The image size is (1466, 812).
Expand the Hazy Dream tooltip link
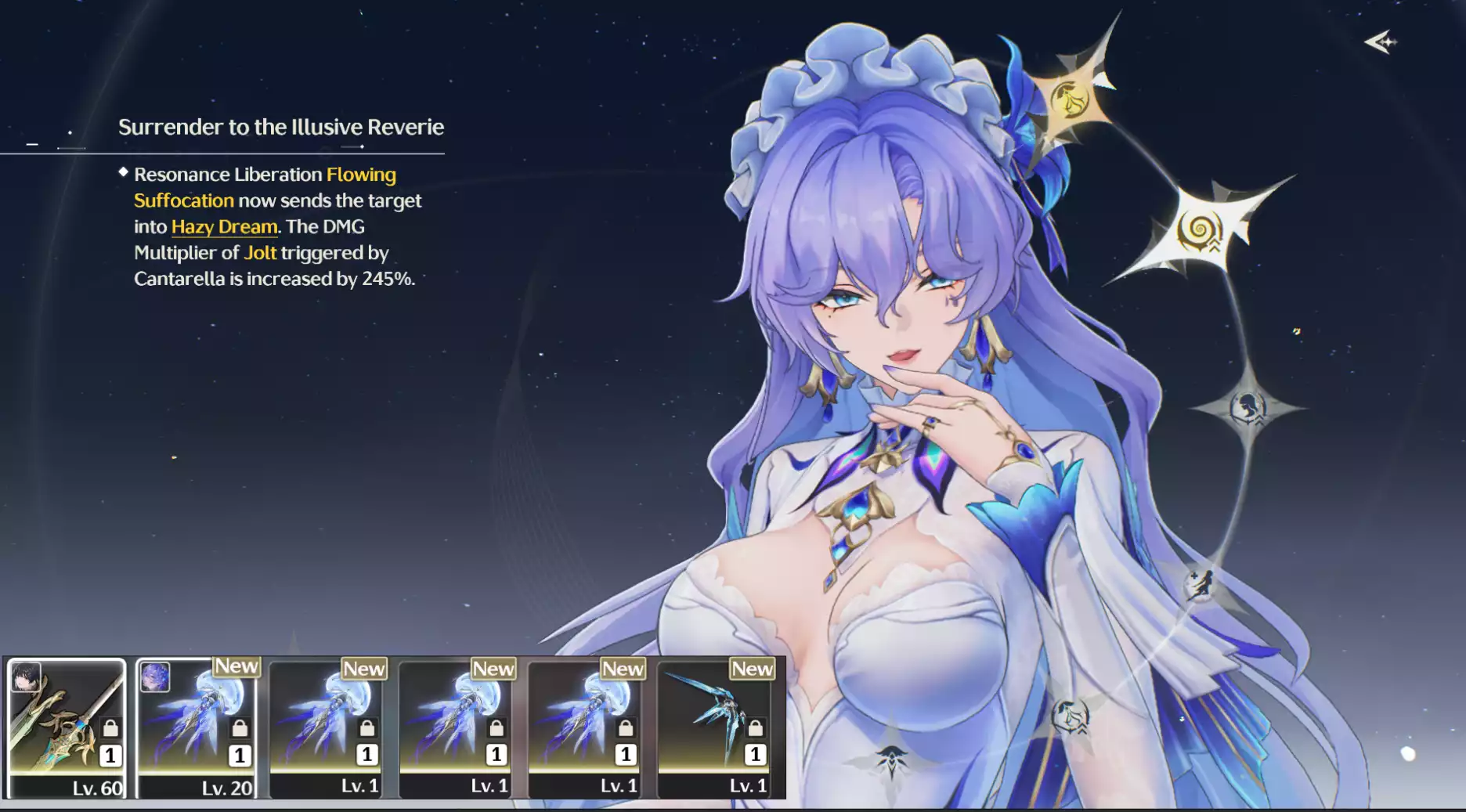[x=222, y=226]
